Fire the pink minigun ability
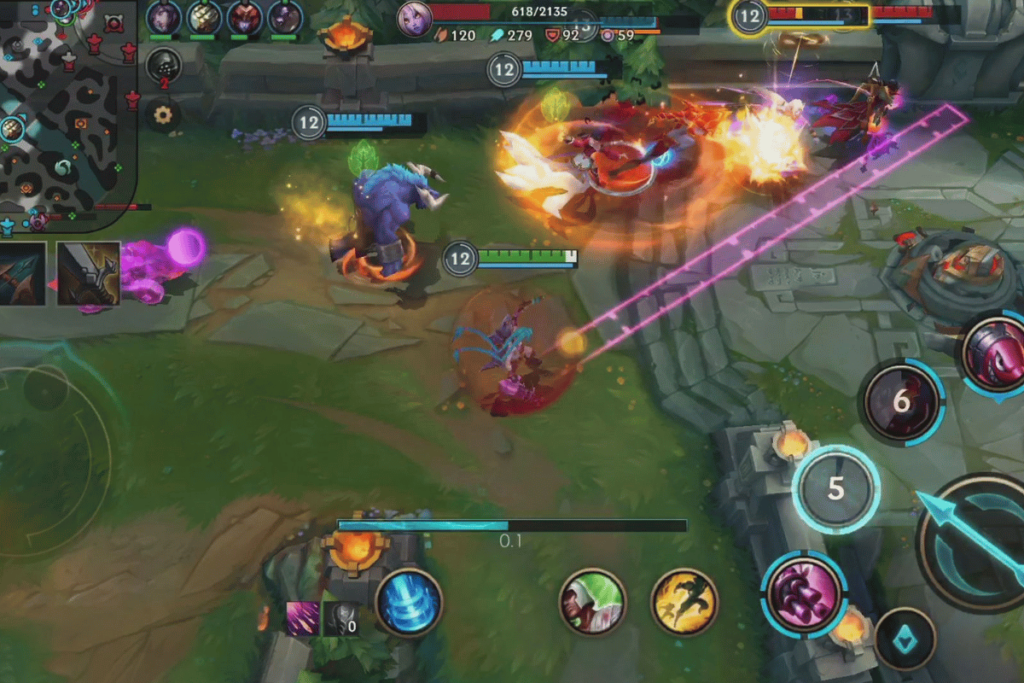The image size is (1024, 683). (x=803, y=594)
